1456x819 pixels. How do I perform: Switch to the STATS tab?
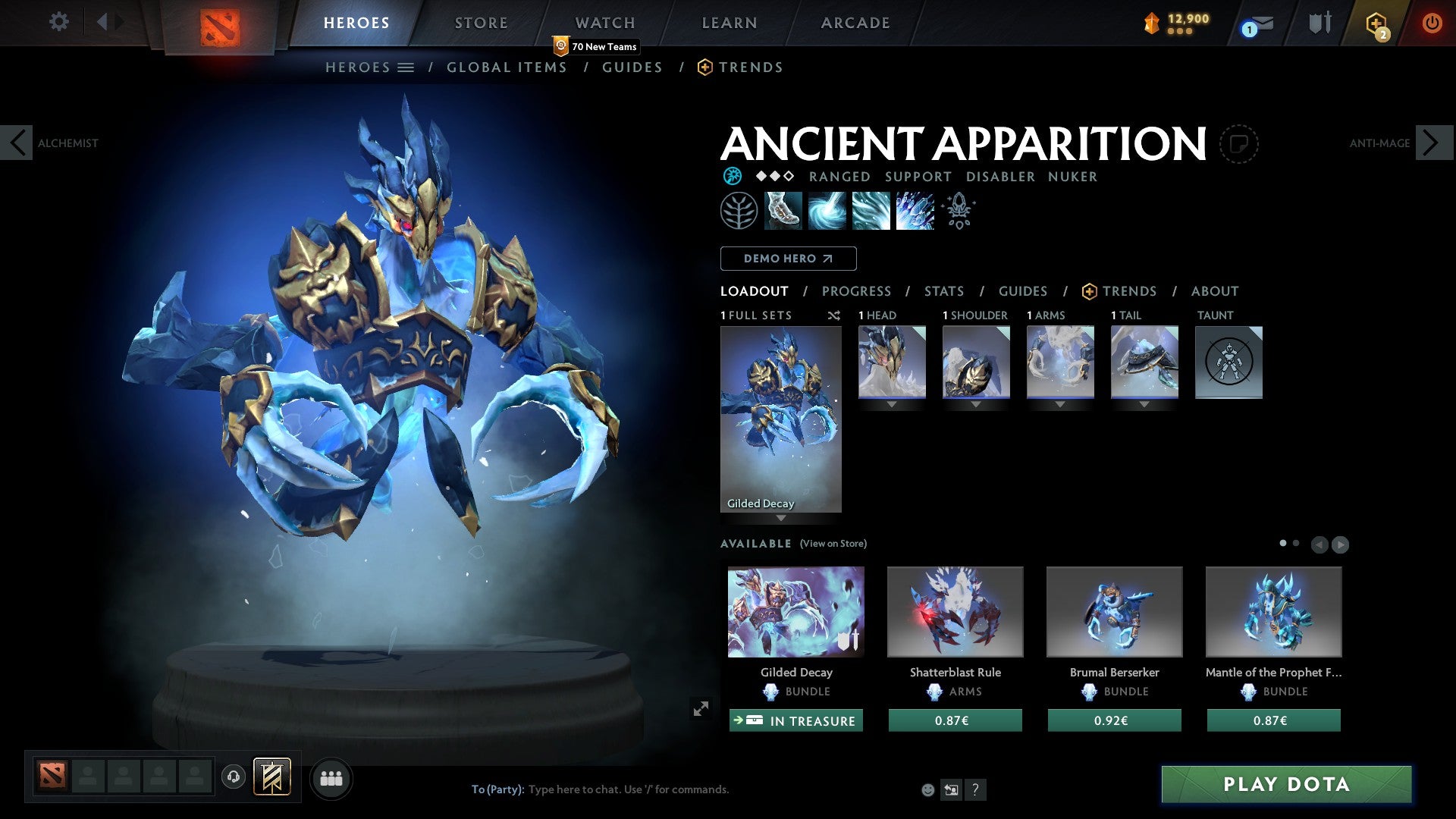tap(943, 290)
